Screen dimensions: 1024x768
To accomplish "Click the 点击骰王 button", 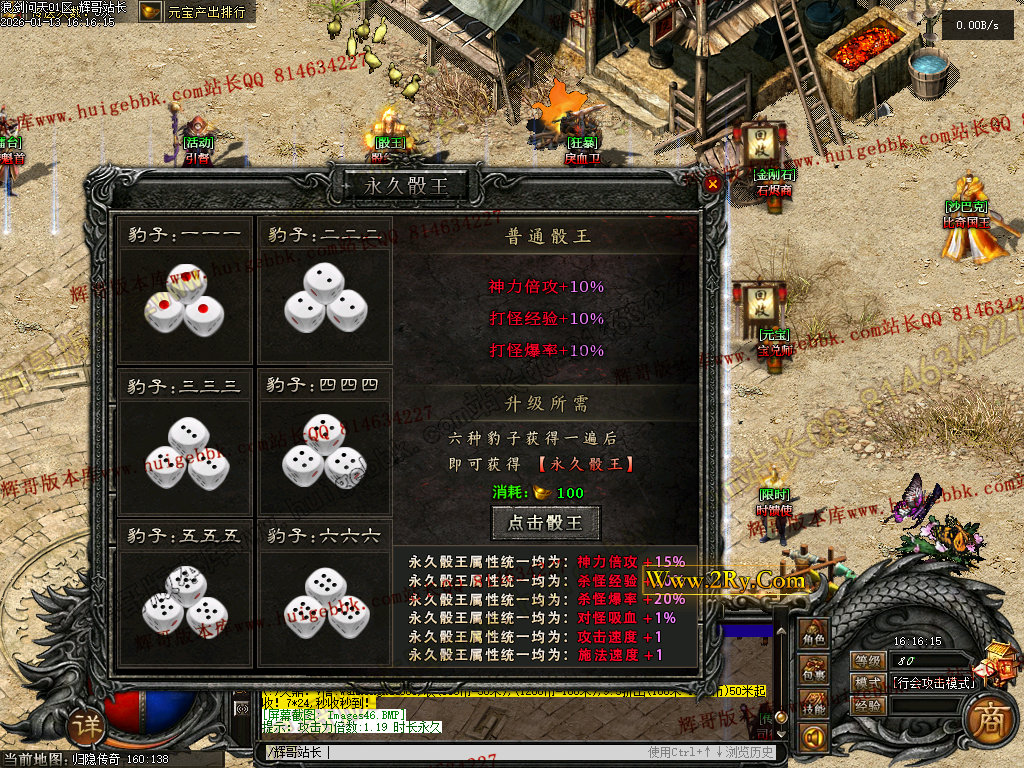I will click(x=546, y=522).
